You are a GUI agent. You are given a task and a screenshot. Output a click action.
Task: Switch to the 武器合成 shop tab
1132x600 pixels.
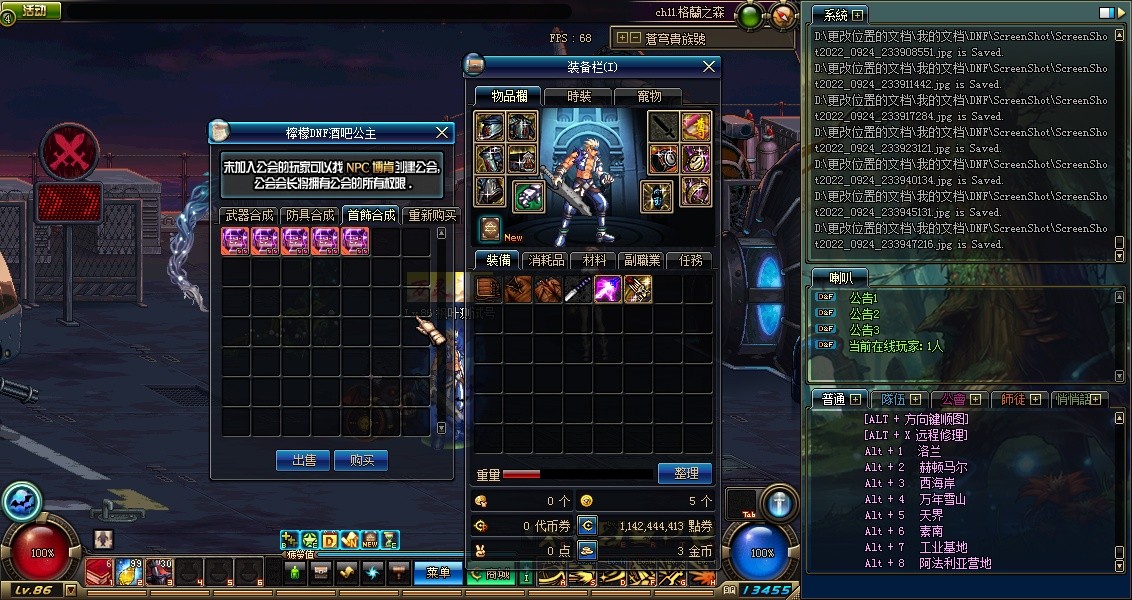pyautogui.click(x=249, y=215)
